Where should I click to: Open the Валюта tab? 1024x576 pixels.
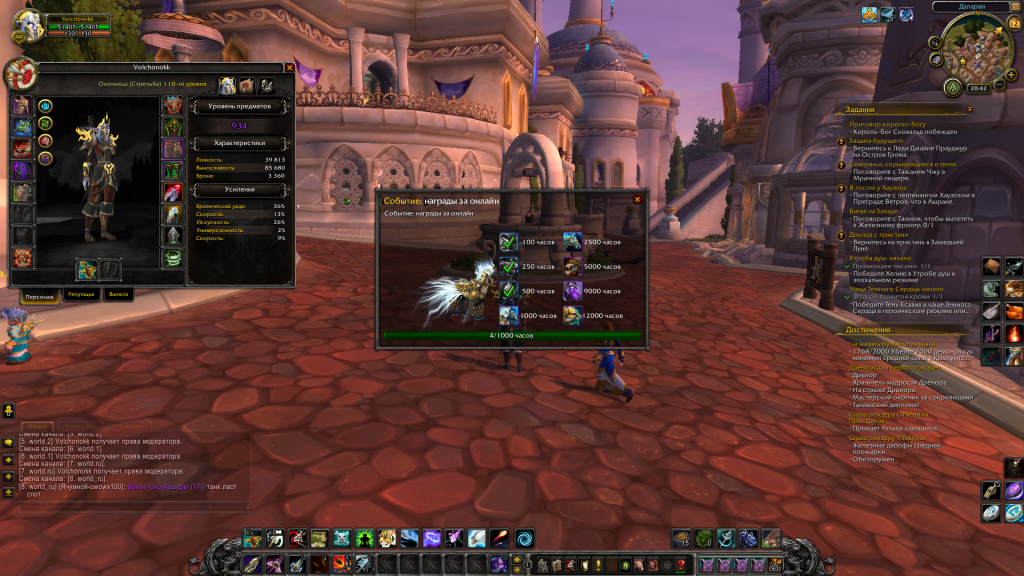[x=119, y=295]
